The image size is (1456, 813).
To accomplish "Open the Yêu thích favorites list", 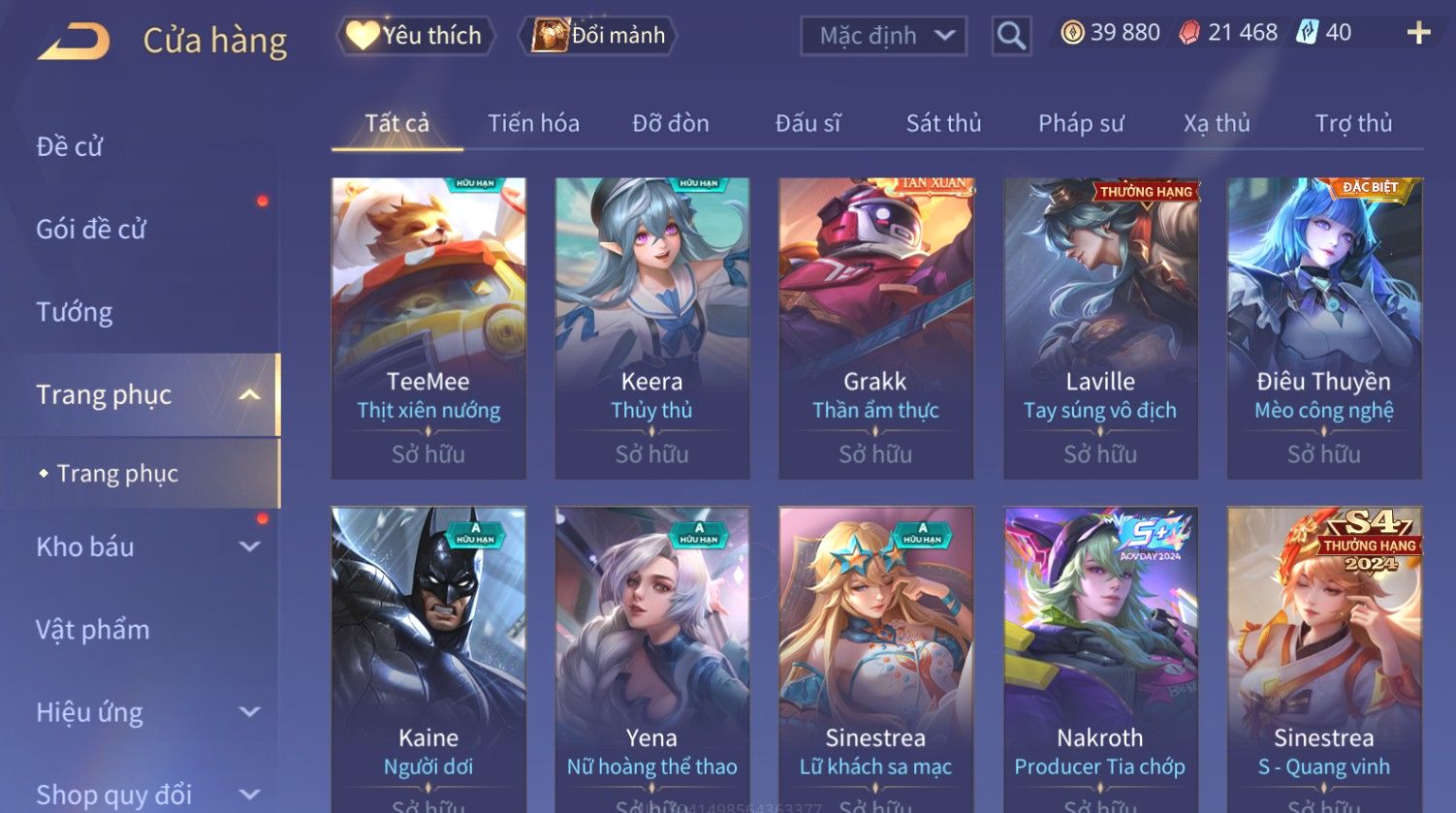I will 416,36.
